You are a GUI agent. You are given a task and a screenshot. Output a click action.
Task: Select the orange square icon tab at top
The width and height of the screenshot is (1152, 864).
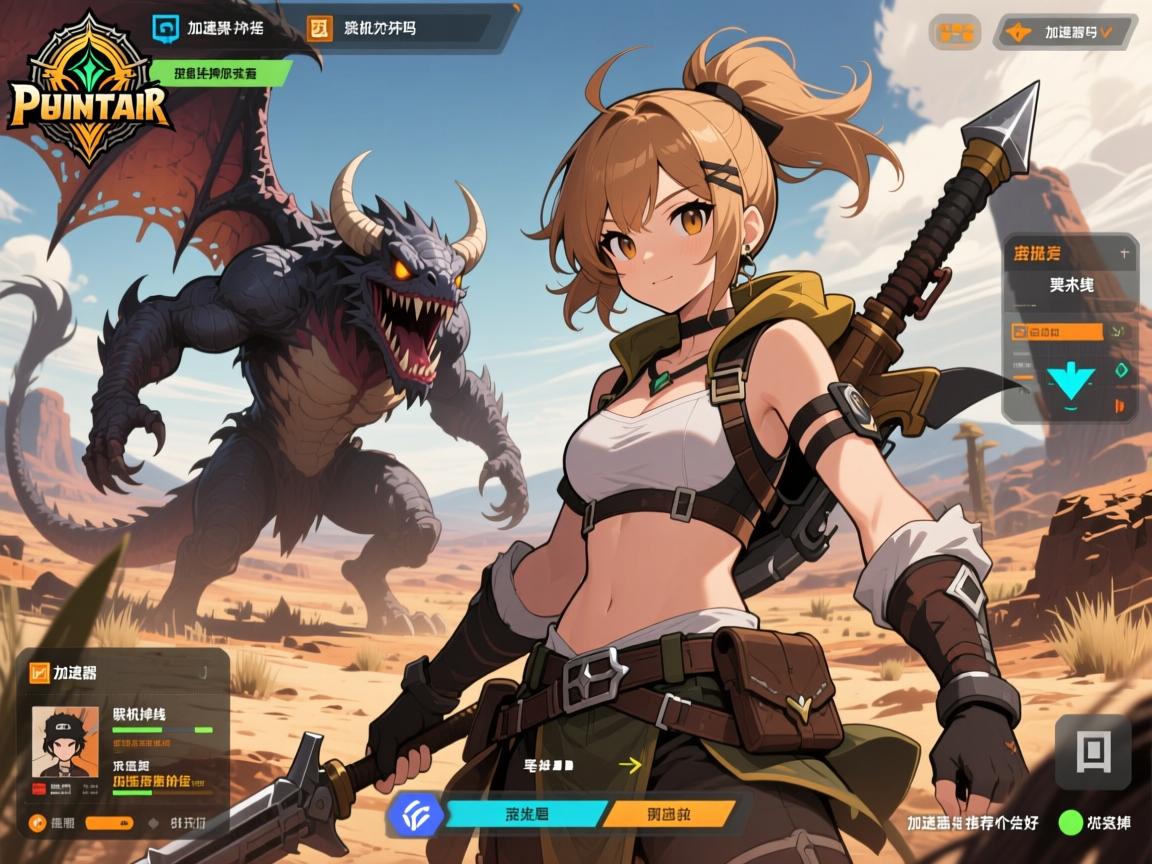(321, 28)
